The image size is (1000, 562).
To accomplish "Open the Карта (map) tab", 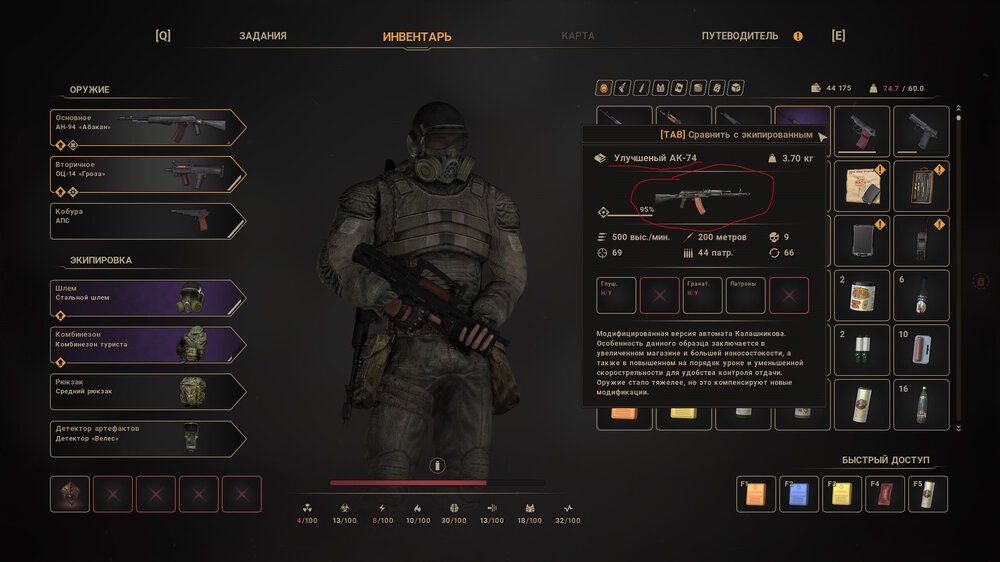I will point(578,36).
